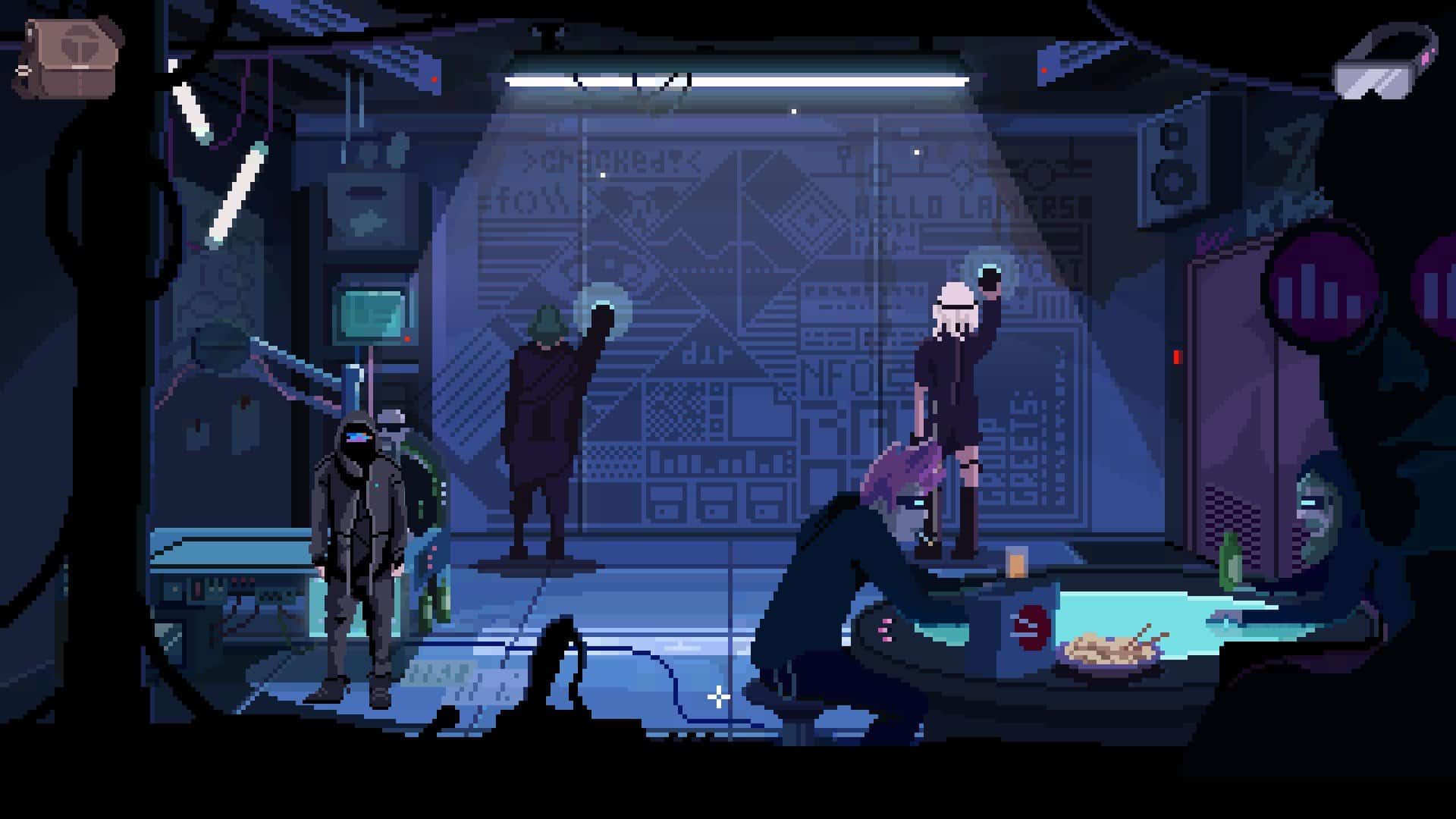Activate the VR goggles icon
The height and width of the screenshot is (819, 1456).
1385,62
